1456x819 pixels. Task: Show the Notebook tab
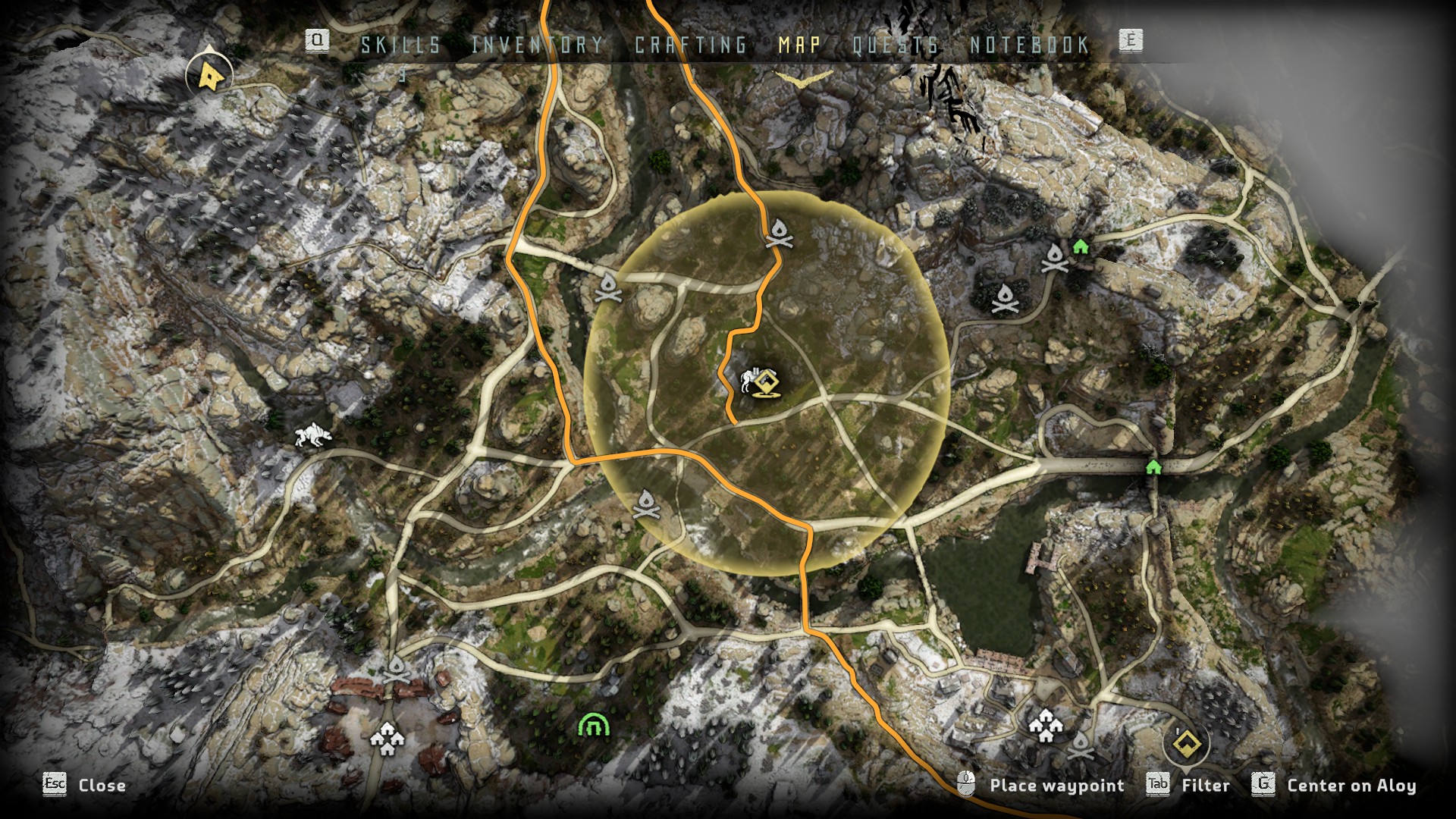pos(1030,45)
